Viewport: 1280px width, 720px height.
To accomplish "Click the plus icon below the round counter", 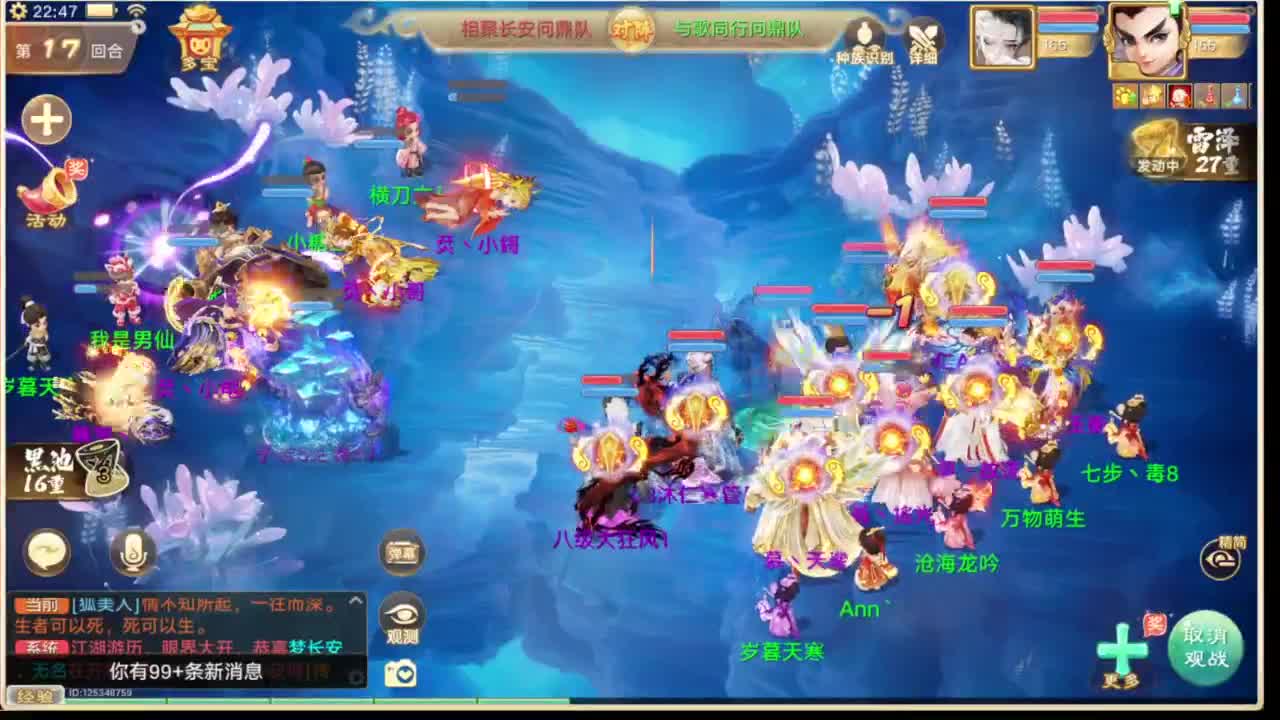I will tap(45, 118).
